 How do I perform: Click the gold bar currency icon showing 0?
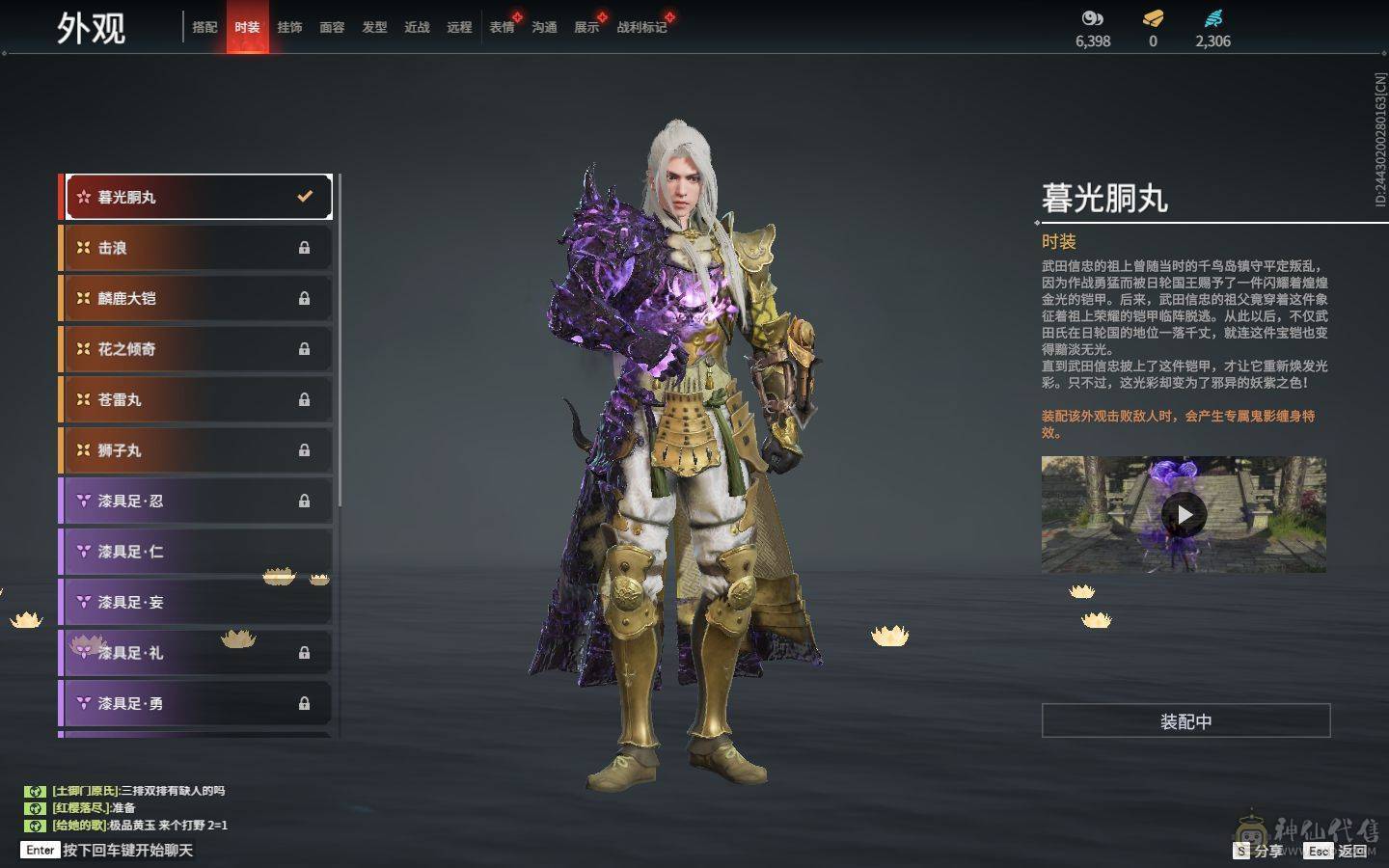click(x=1152, y=18)
